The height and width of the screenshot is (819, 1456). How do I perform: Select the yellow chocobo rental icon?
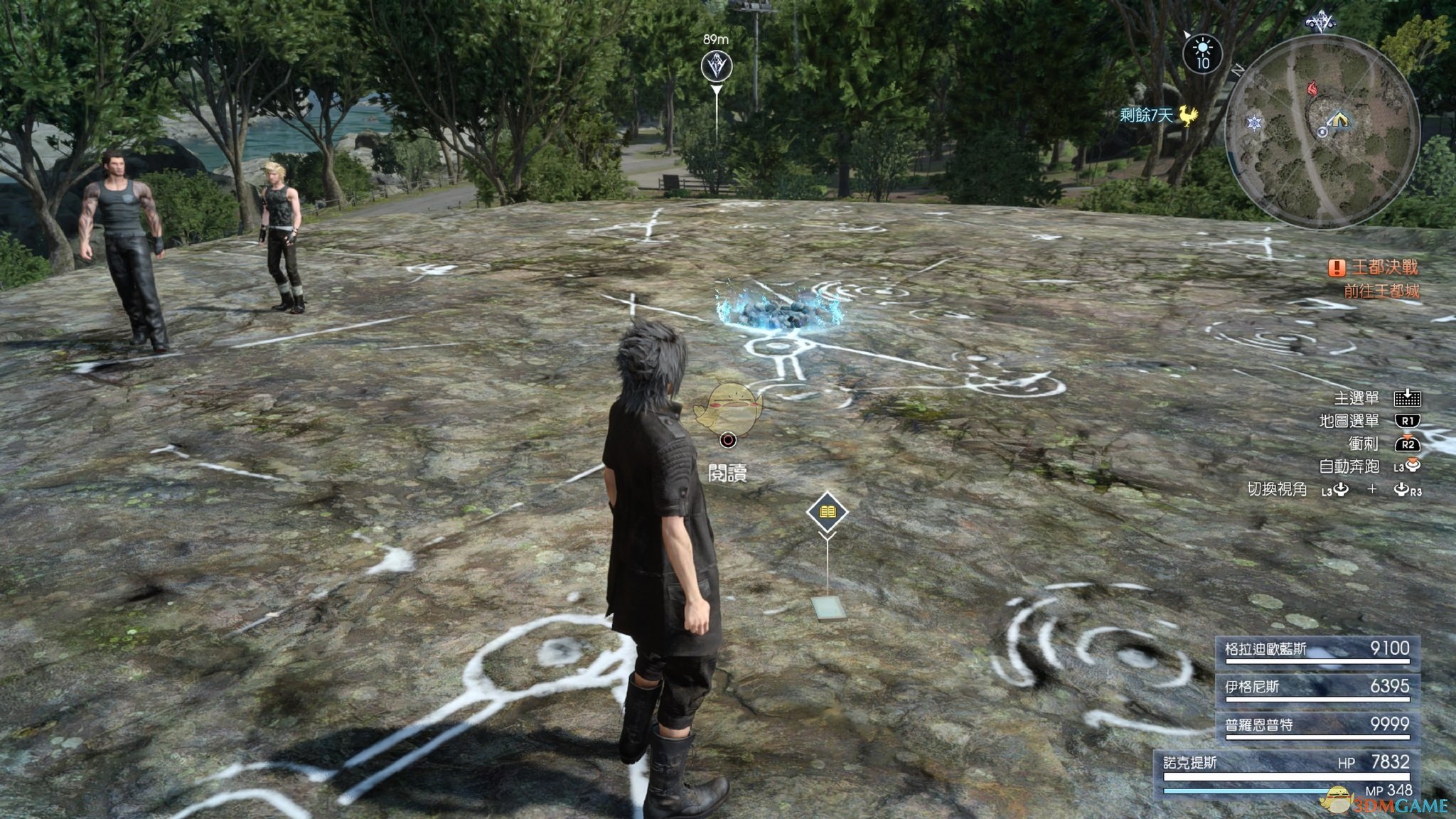tap(1188, 114)
